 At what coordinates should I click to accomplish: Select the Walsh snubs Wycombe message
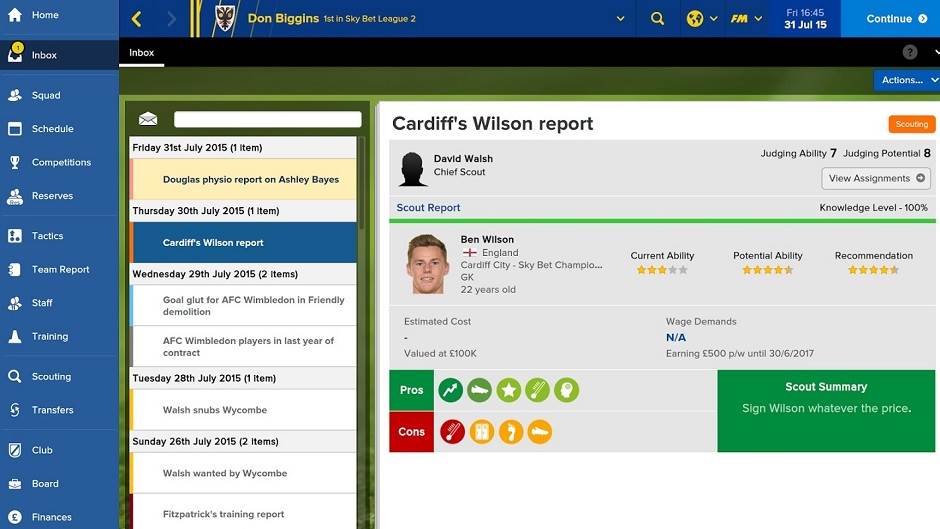pyautogui.click(x=215, y=410)
